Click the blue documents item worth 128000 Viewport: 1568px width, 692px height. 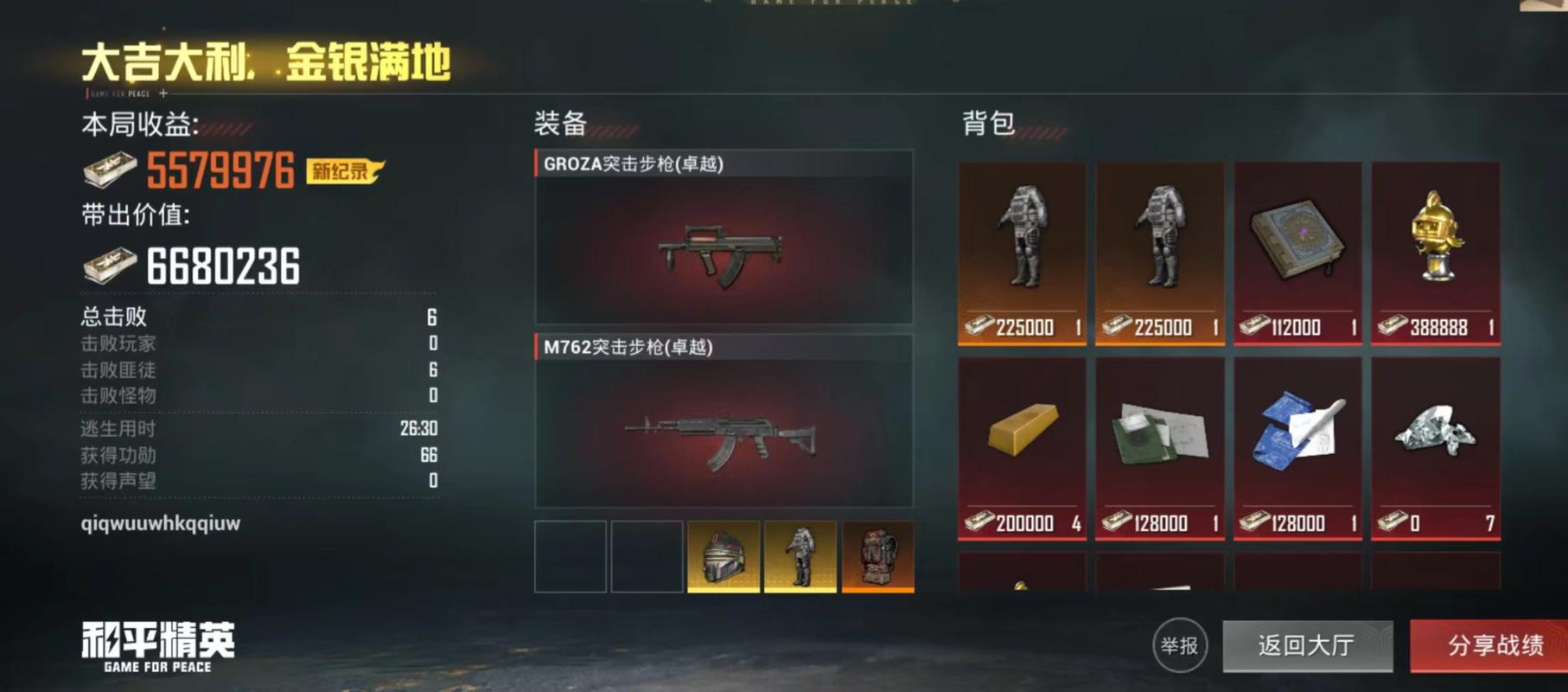pos(1297,441)
